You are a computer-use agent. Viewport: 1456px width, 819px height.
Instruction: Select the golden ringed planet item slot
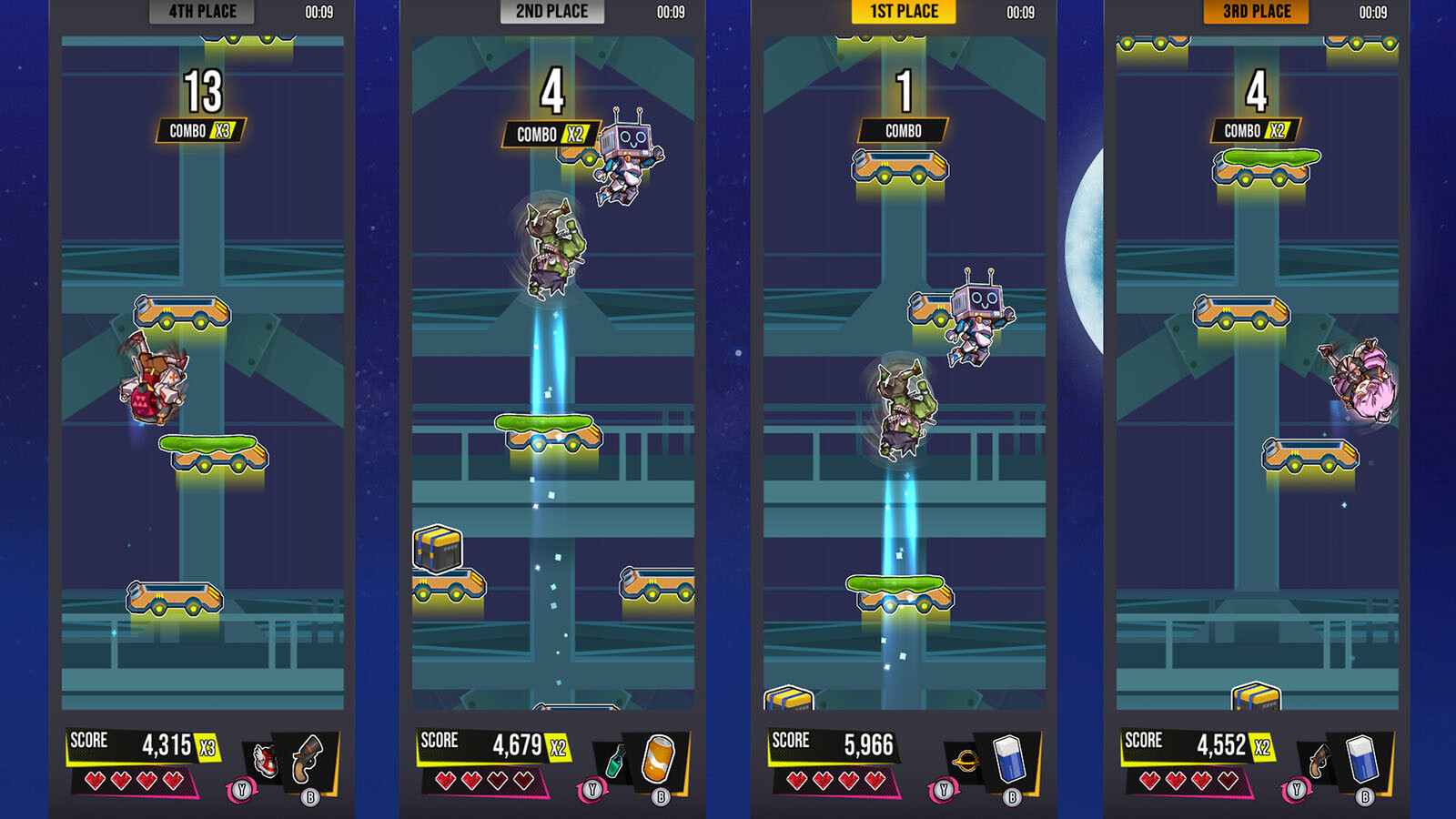tap(966, 761)
